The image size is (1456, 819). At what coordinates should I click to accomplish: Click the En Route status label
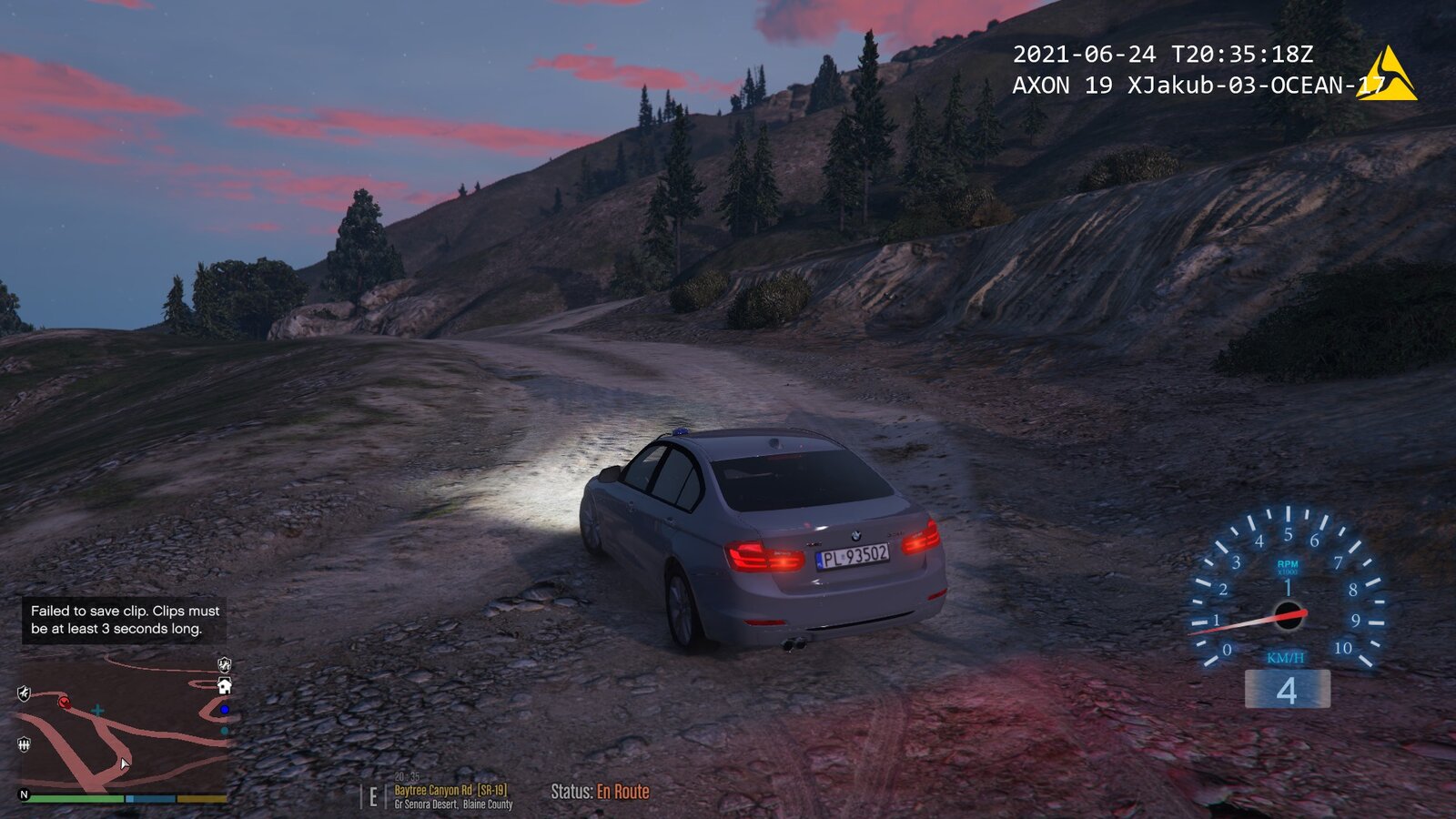(x=622, y=792)
